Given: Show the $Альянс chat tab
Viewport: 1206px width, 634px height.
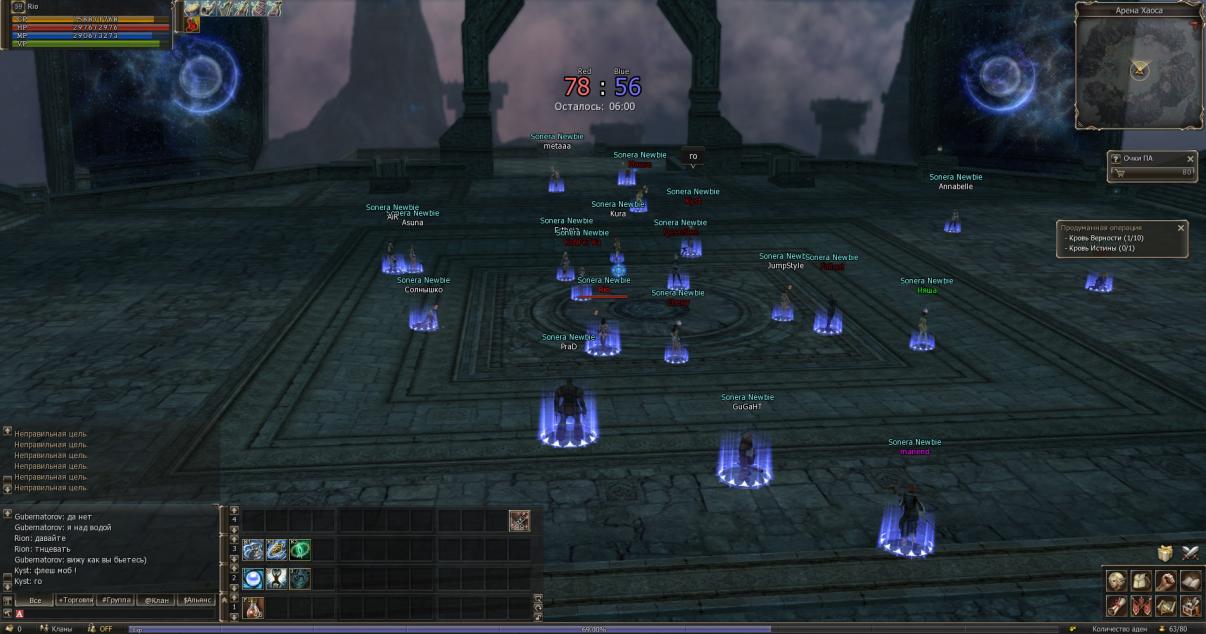Looking at the screenshot, I should tap(195, 600).
